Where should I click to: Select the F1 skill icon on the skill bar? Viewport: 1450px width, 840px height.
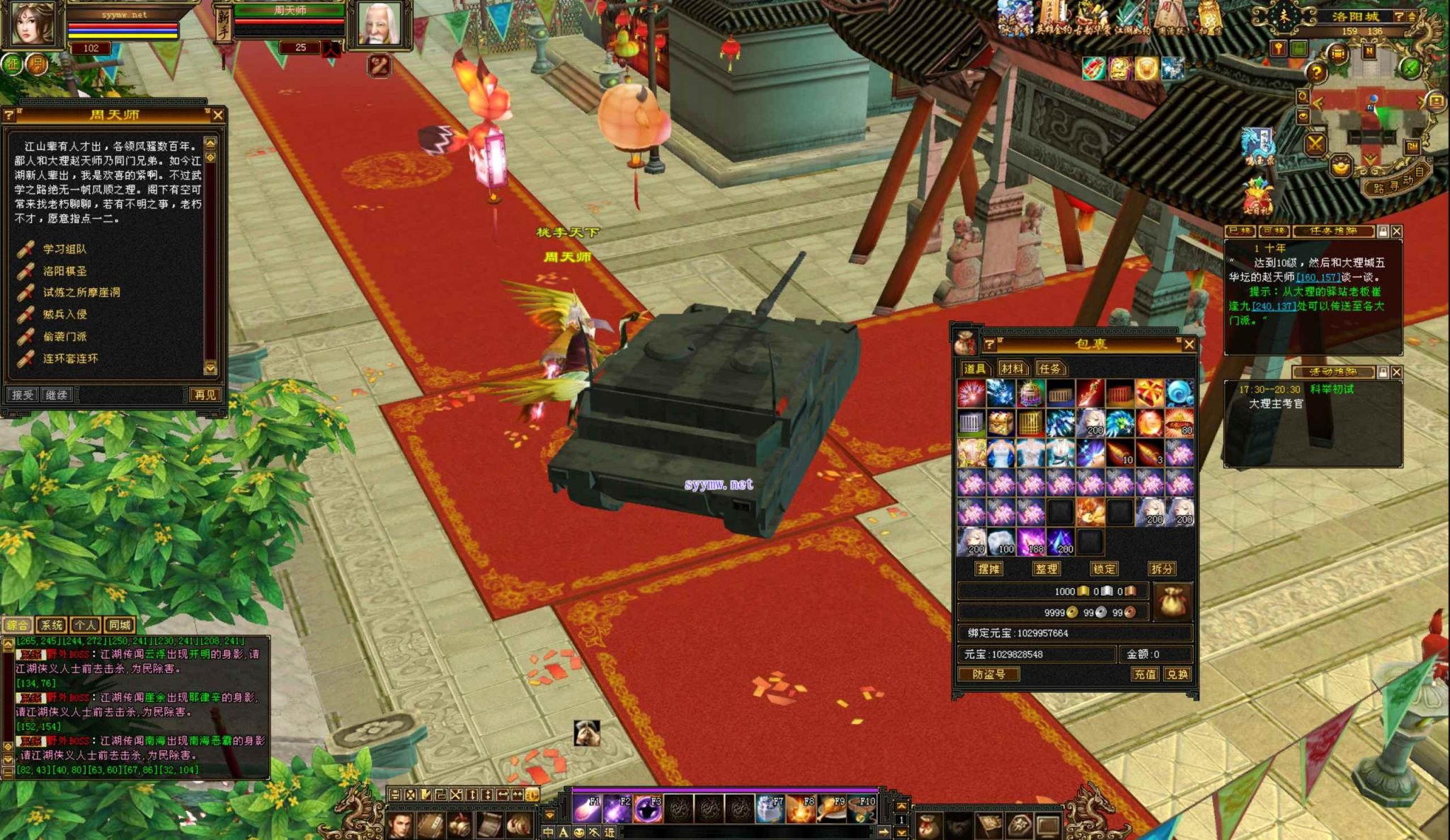pyautogui.click(x=586, y=807)
